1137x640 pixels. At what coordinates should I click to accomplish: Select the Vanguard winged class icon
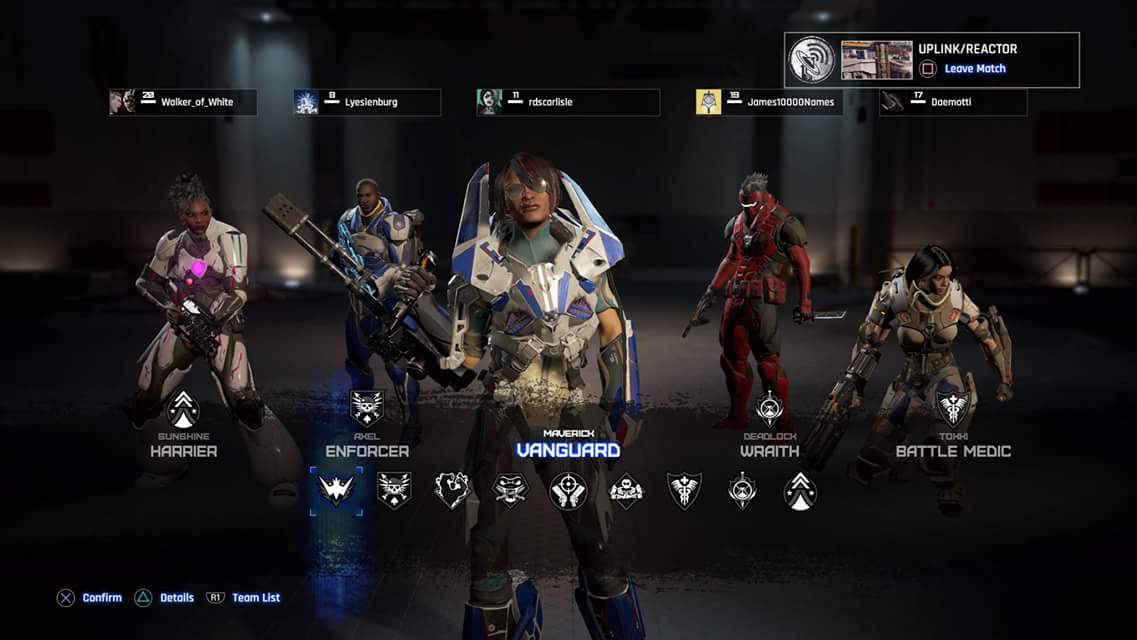(x=336, y=490)
